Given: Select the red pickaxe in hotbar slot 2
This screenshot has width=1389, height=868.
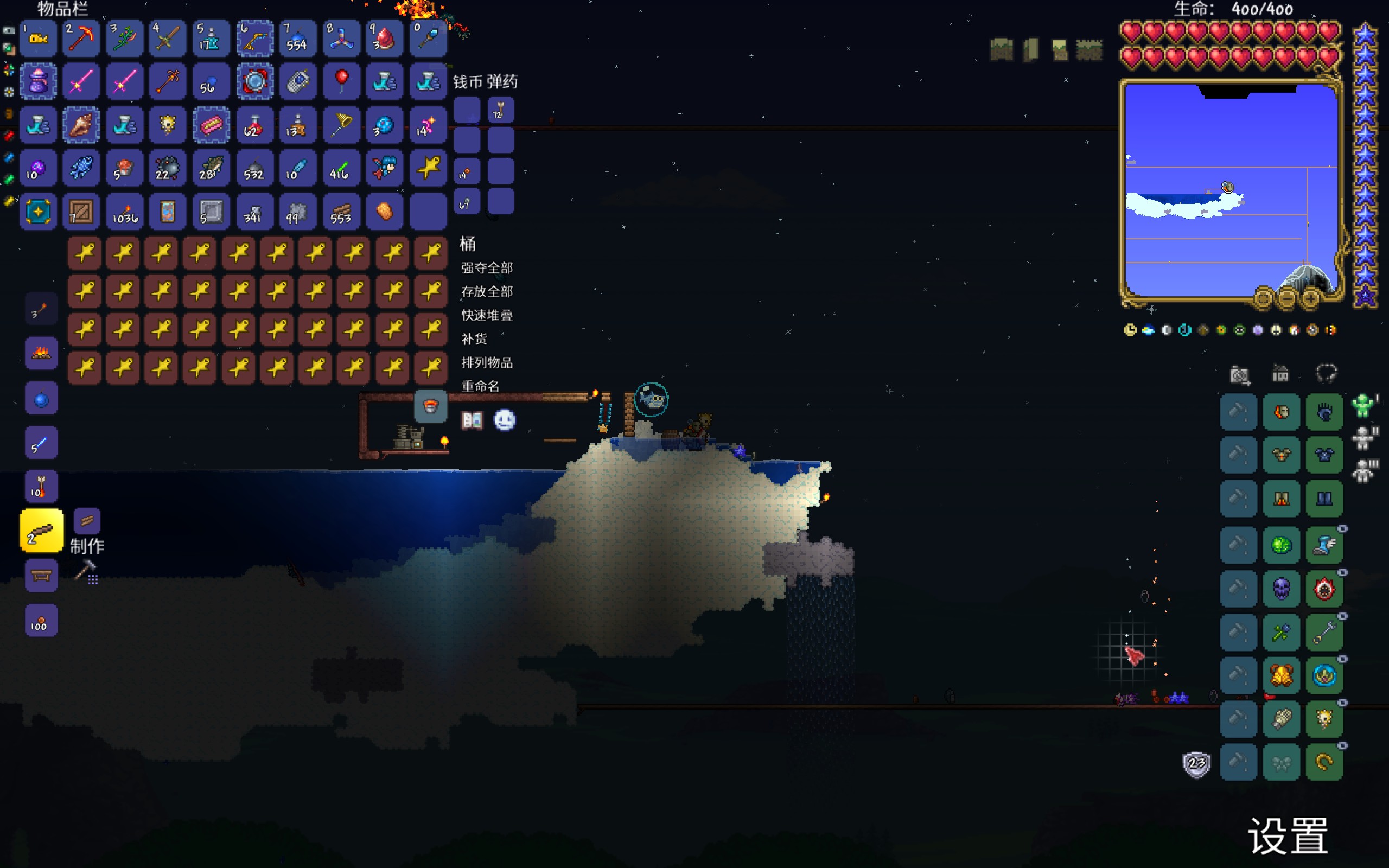Looking at the screenshot, I should pyautogui.click(x=81, y=39).
